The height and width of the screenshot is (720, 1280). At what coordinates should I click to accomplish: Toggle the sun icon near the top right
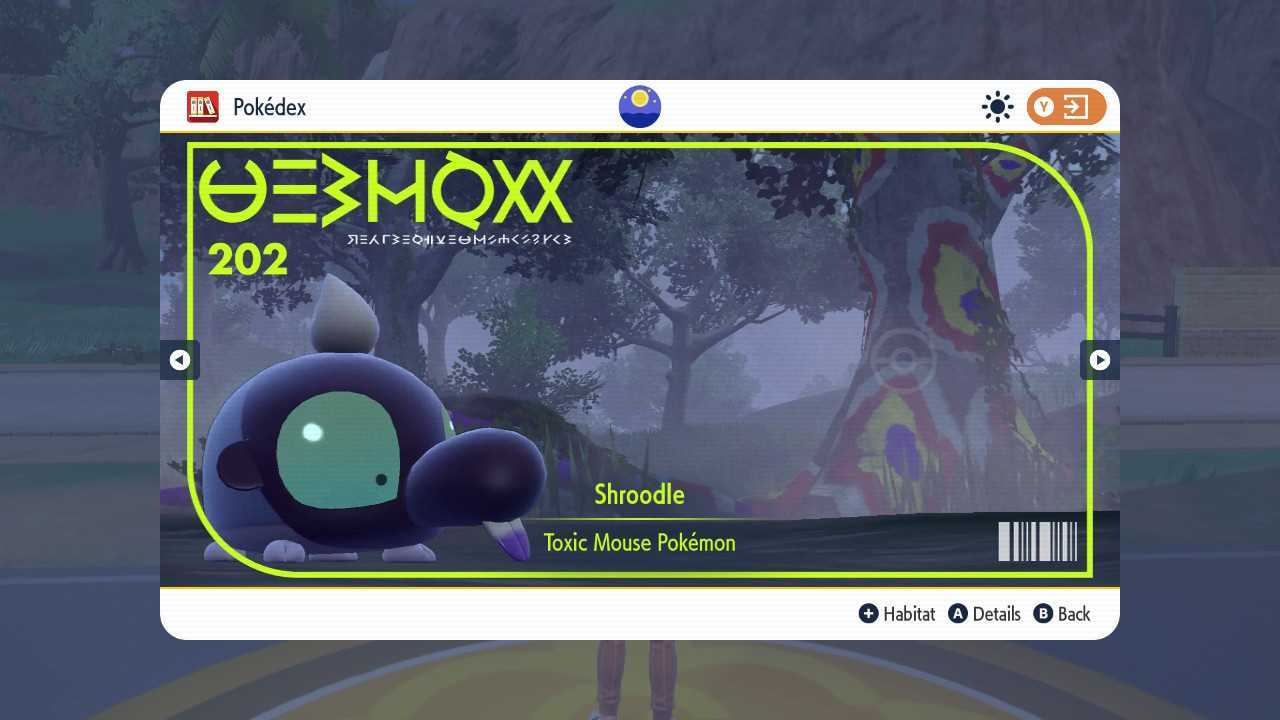point(997,106)
